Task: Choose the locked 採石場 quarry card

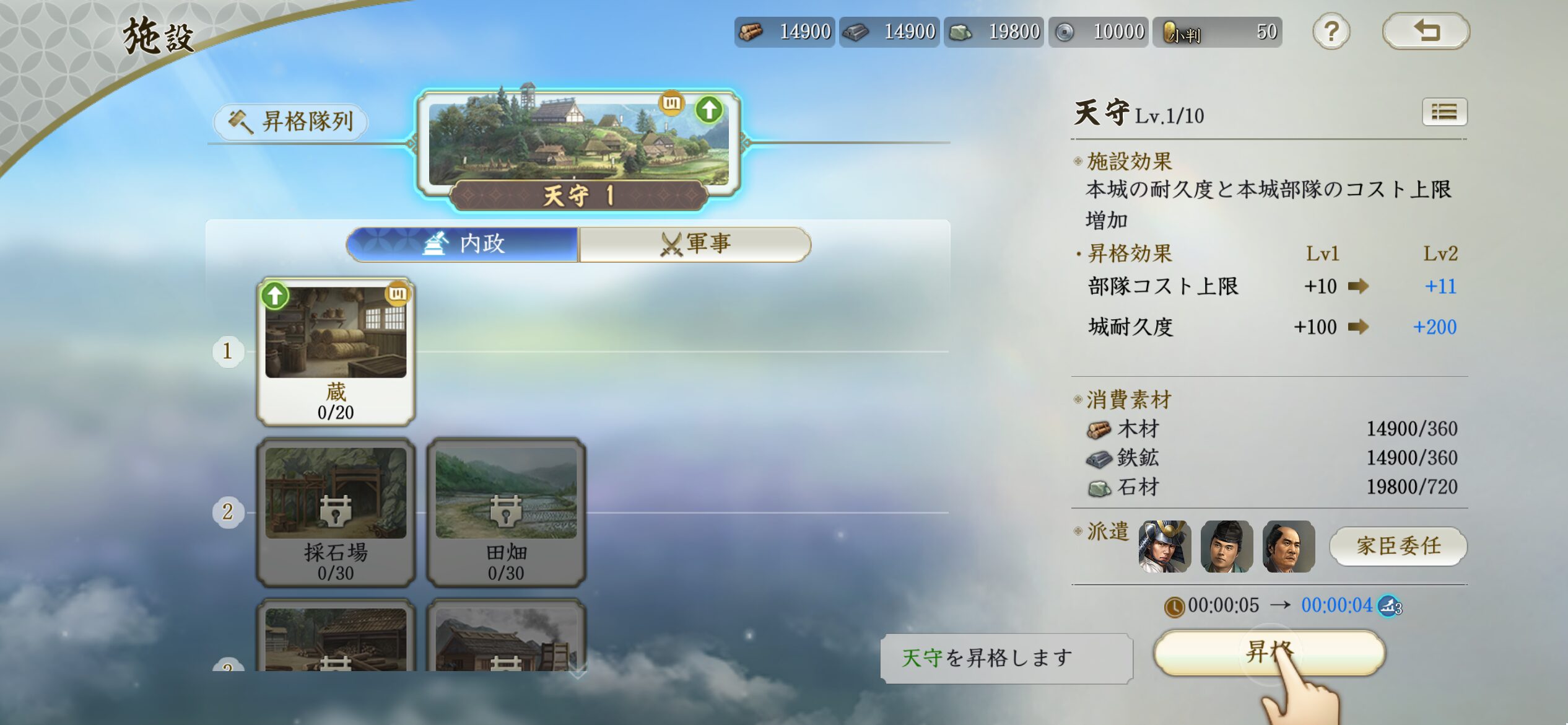Action: (336, 512)
